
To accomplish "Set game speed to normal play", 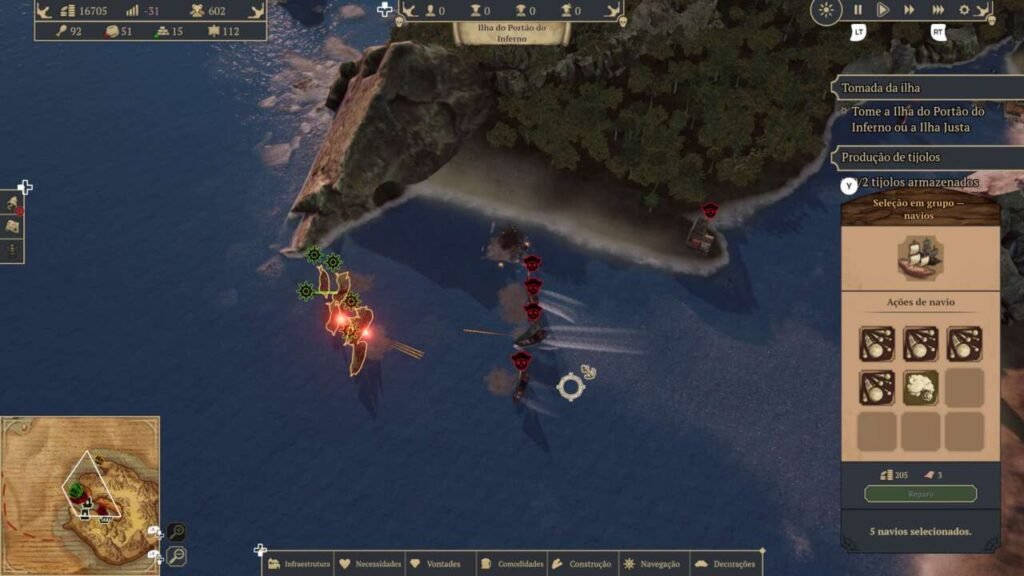I will click(883, 10).
